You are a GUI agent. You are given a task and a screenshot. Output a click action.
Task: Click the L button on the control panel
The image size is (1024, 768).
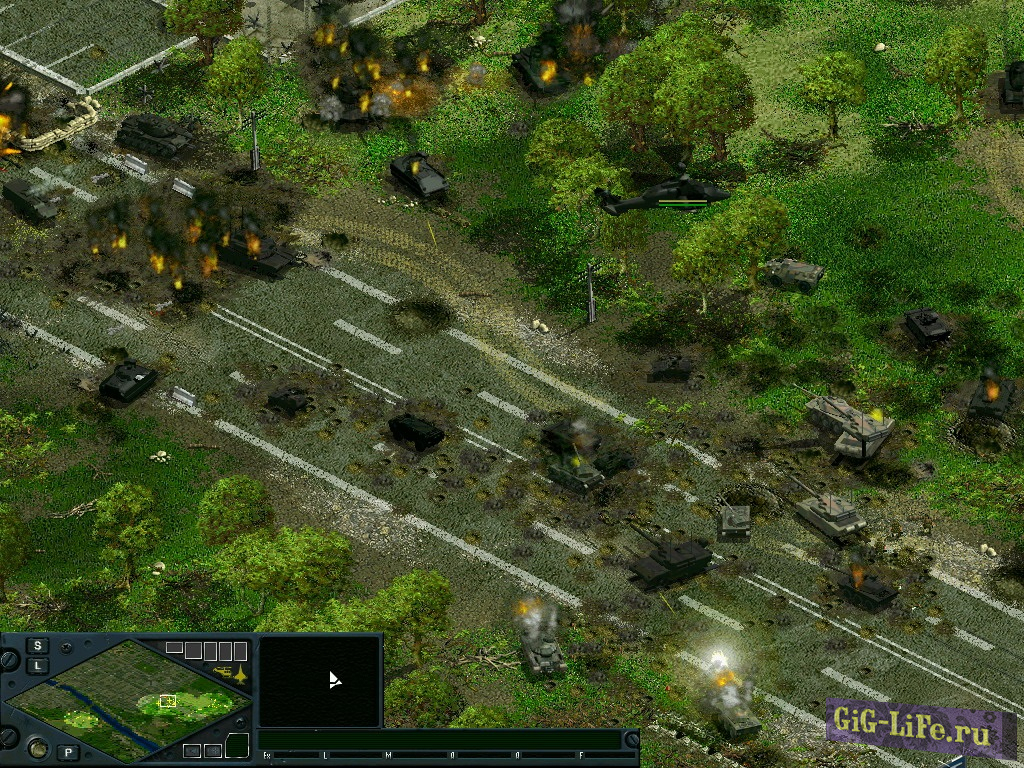38,665
